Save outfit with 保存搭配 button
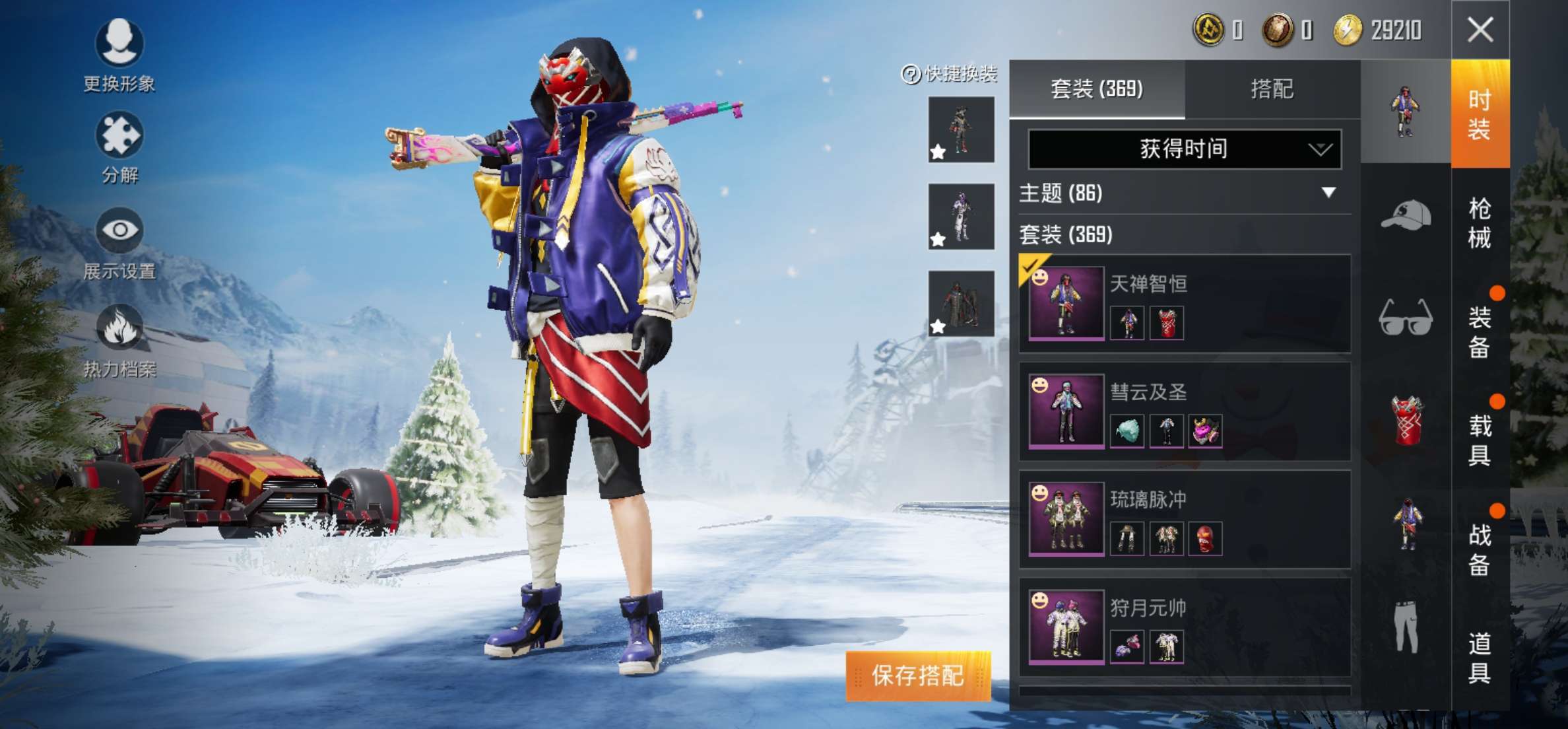1568x729 pixels. point(918,676)
